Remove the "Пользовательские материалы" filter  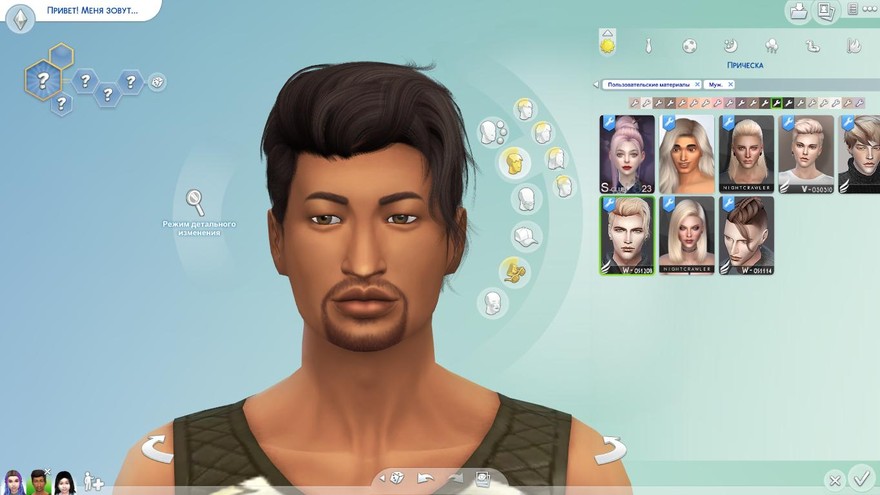click(697, 85)
